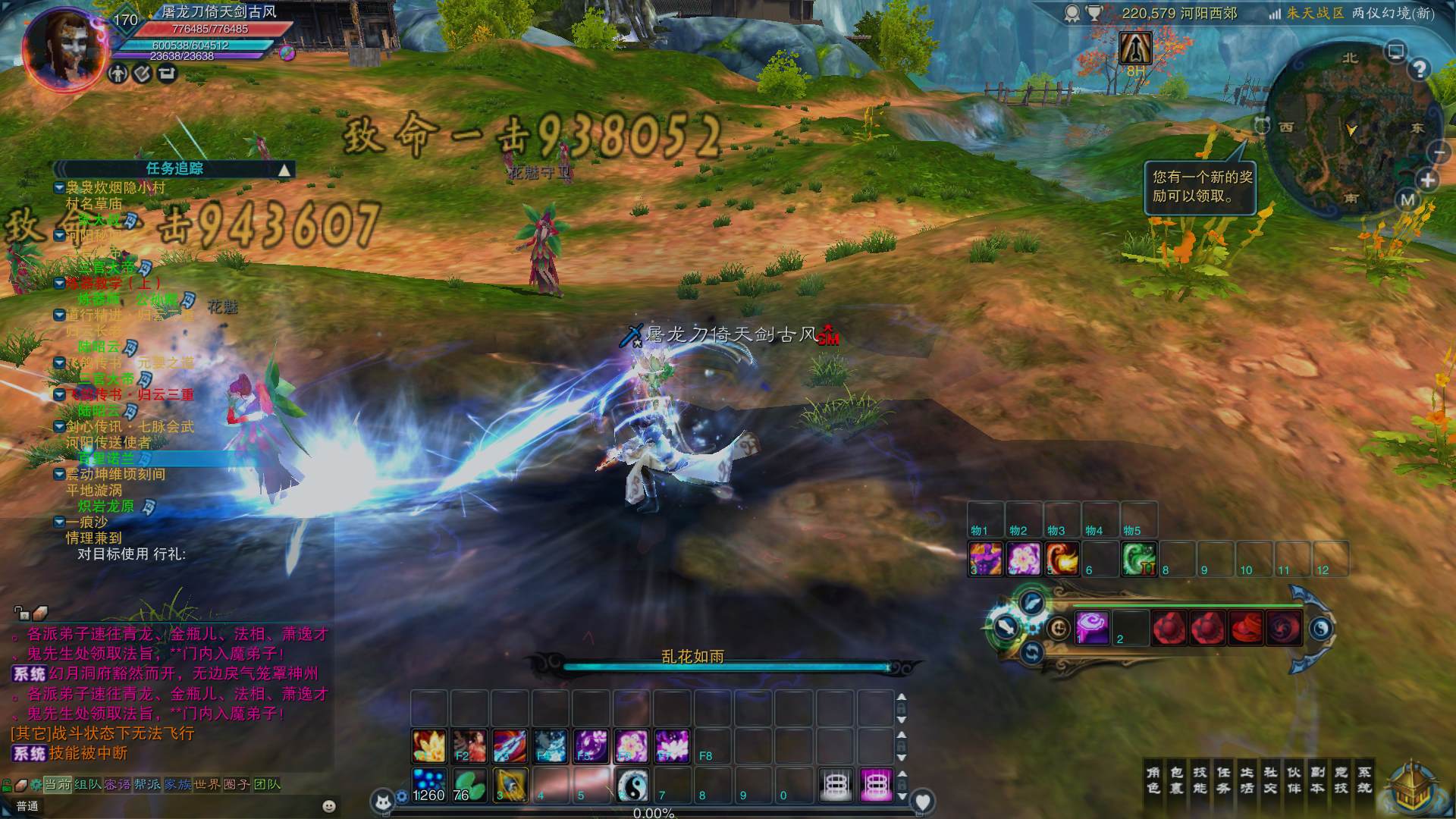Open the help question mark button

point(1419,70)
